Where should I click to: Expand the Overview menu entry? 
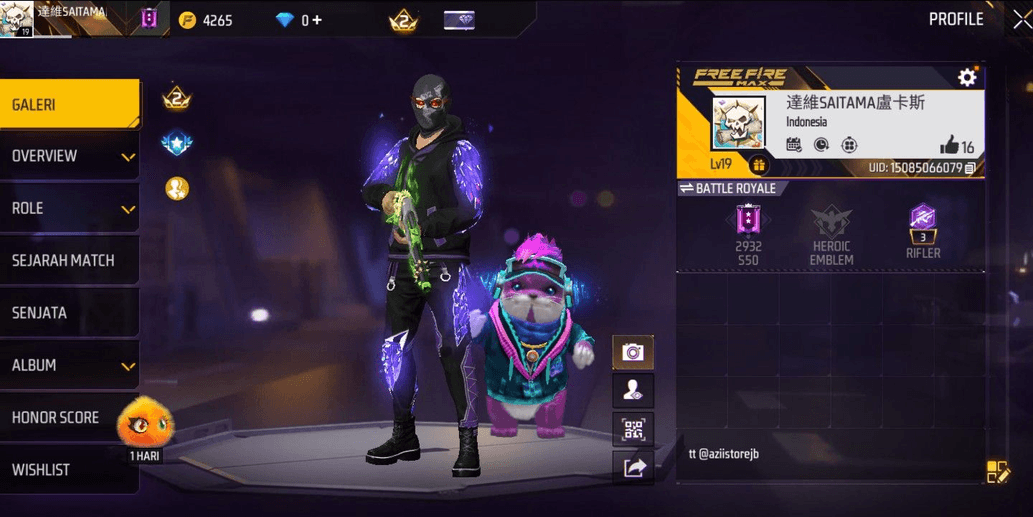(68, 157)
